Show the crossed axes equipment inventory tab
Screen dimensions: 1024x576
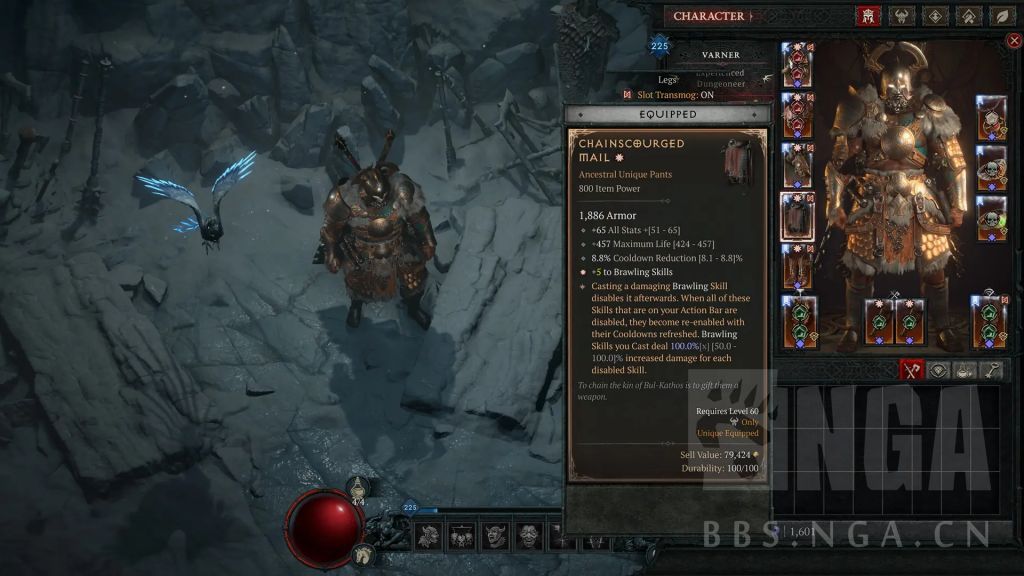pyautogui.click(x=911, y=370)
